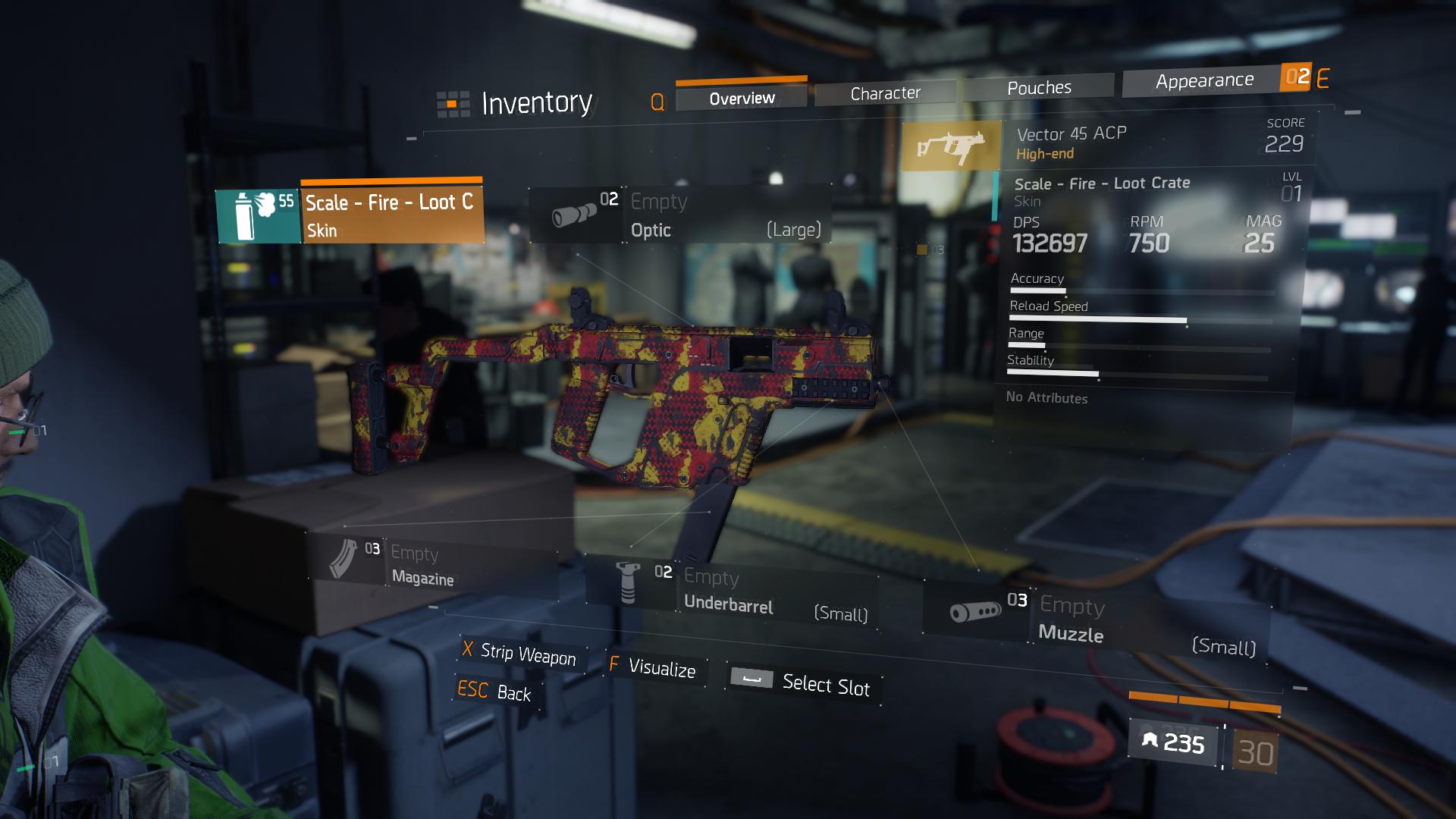The image size is (1456, 819).
Task: Click the Vector 45 ACP weapon icon
Action: [951, 145]
